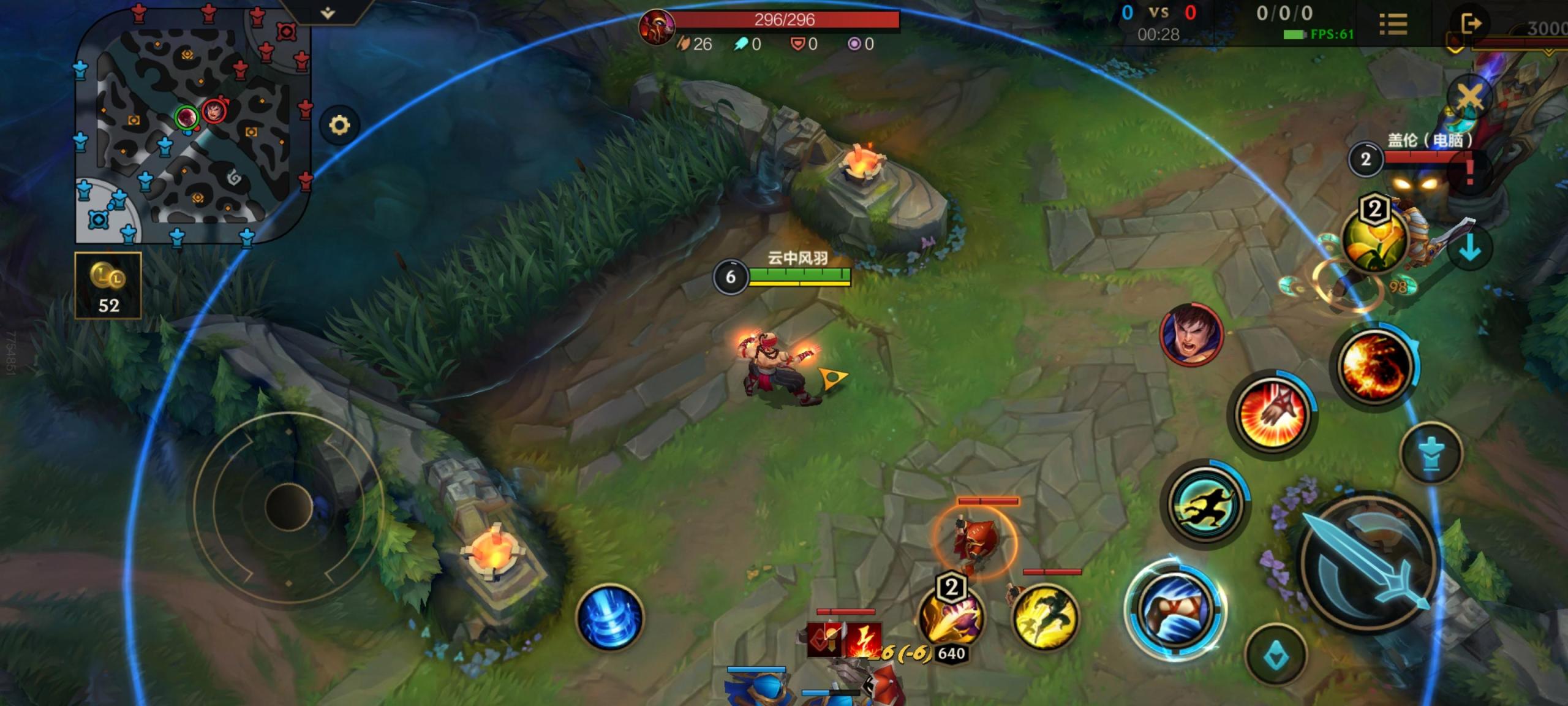Image resolution: width=1568 pixels, height=706 pixels.
Task: Tap the target-minion diamond button
Action: pos(1276,656)
